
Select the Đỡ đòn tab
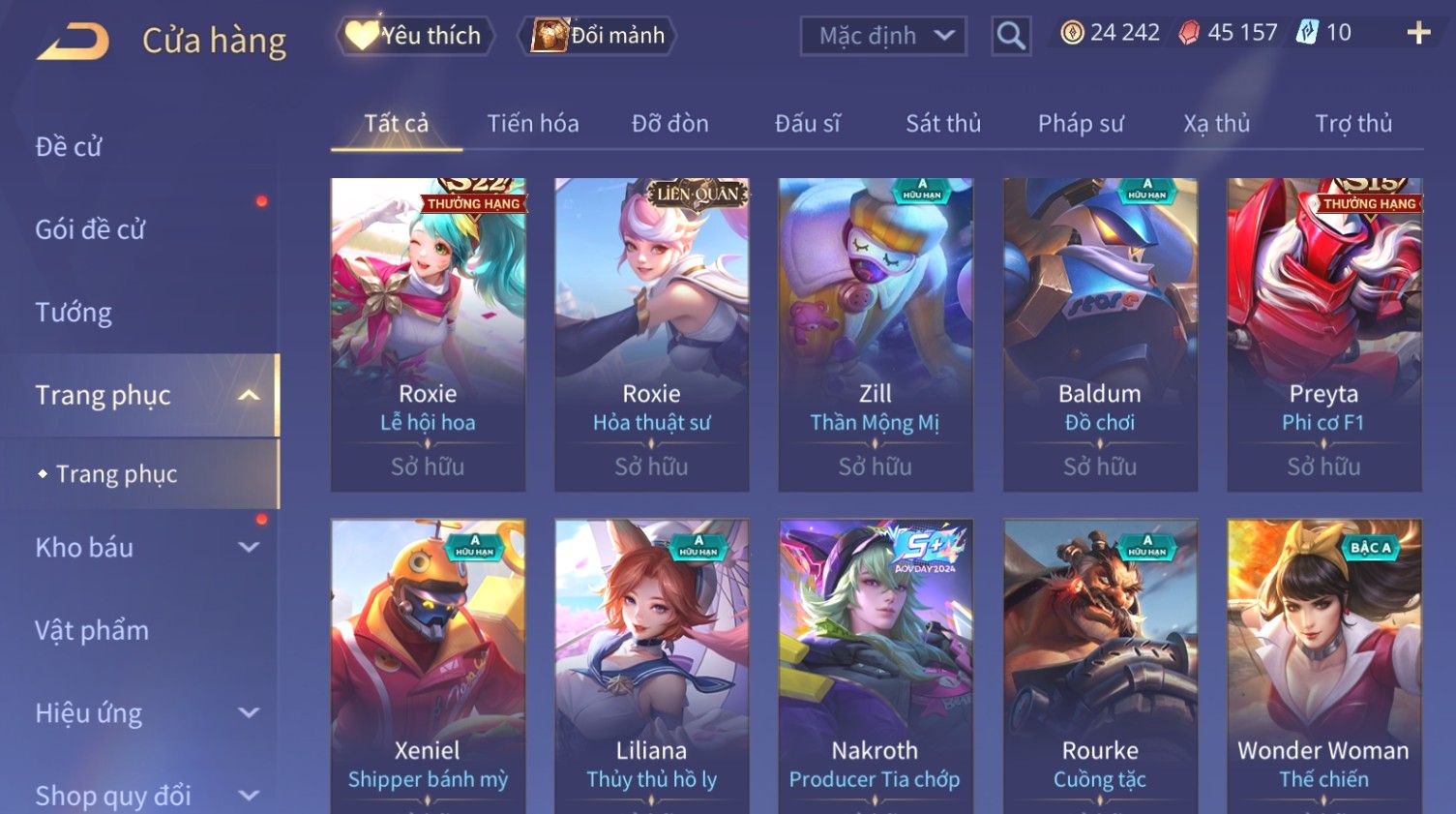click(x=670, y=124)
